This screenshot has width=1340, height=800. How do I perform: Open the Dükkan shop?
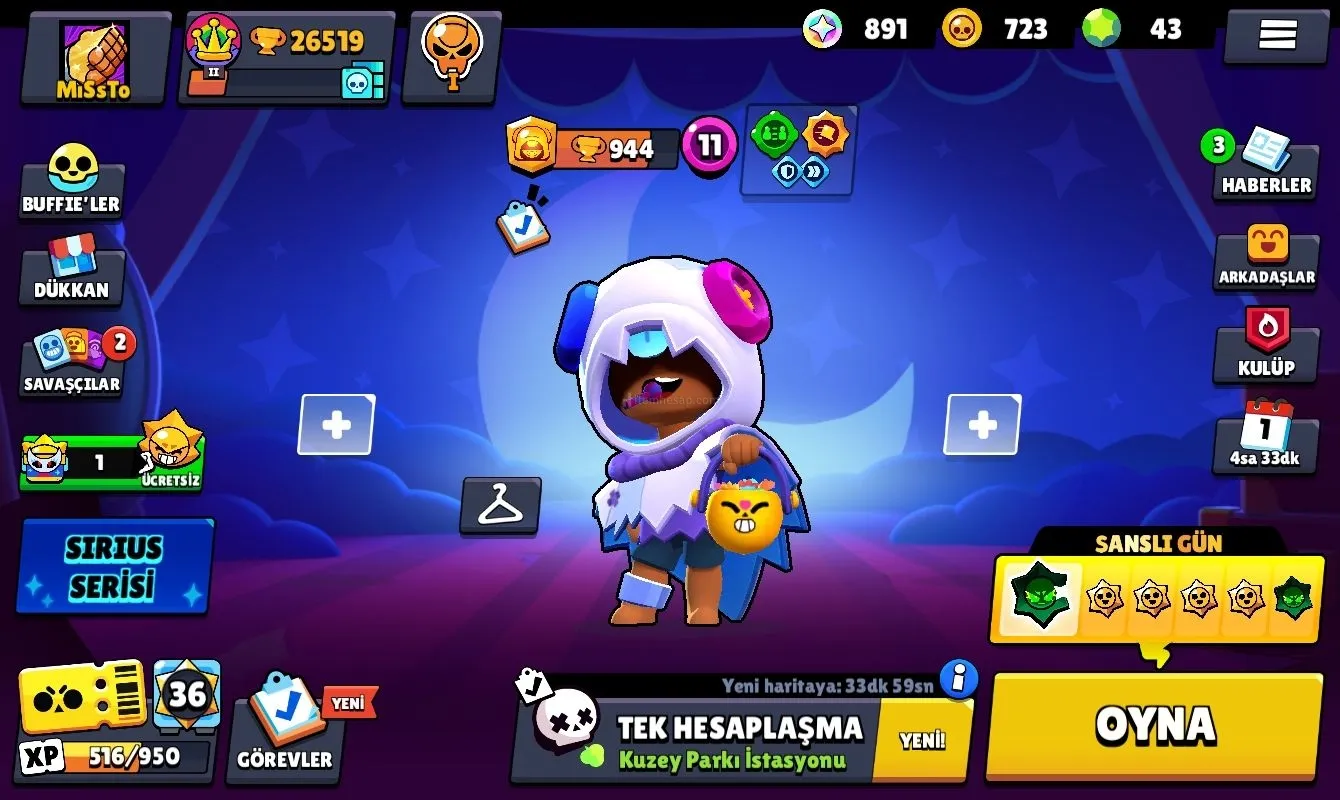pos(72,272)
